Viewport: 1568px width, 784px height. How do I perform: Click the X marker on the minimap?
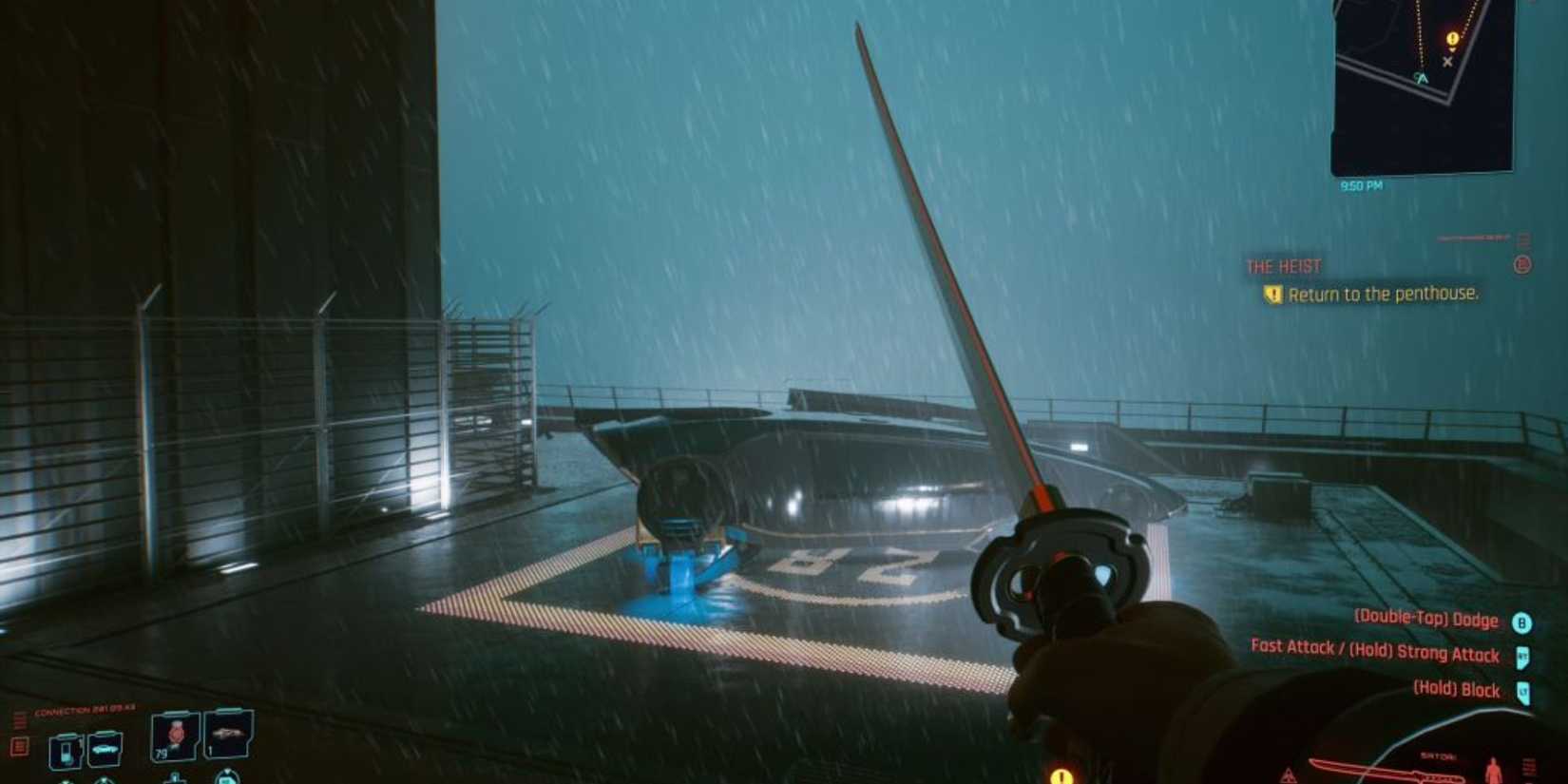point(1448,61)
